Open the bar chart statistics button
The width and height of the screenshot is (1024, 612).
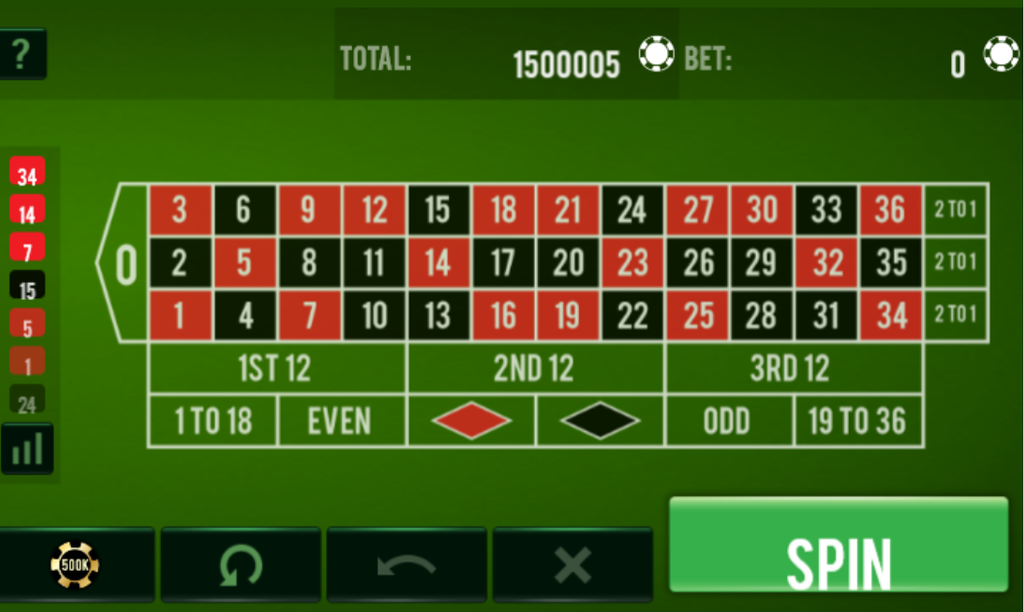point(27,449)
